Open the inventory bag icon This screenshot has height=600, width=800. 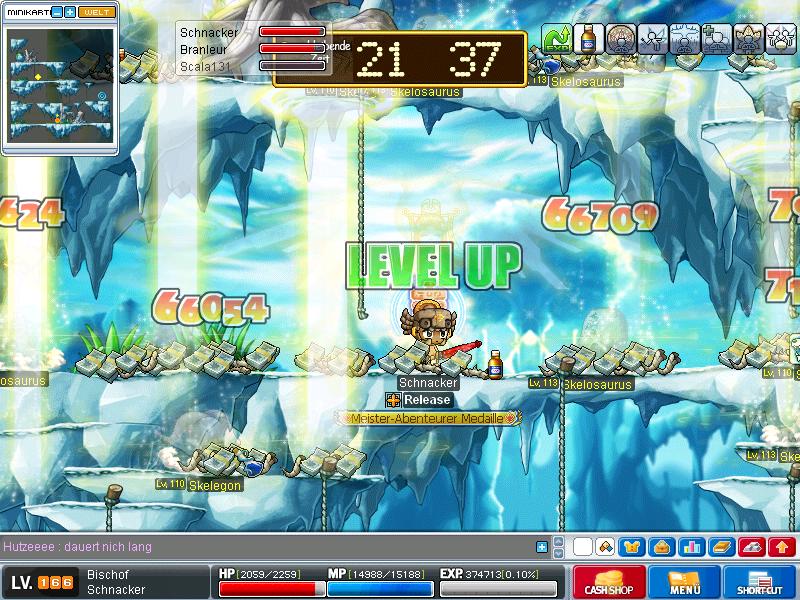661,547
